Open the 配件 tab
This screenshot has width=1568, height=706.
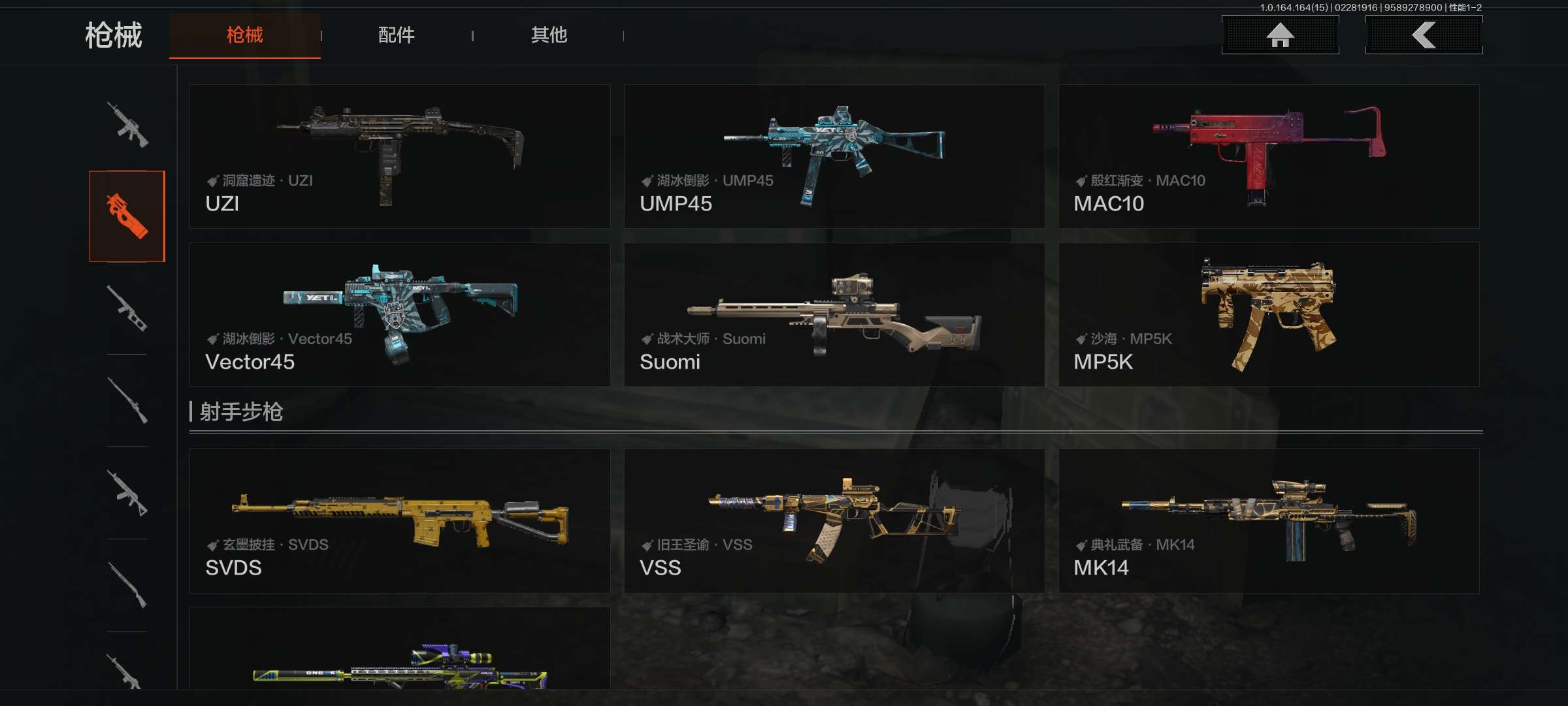(396, 35)
